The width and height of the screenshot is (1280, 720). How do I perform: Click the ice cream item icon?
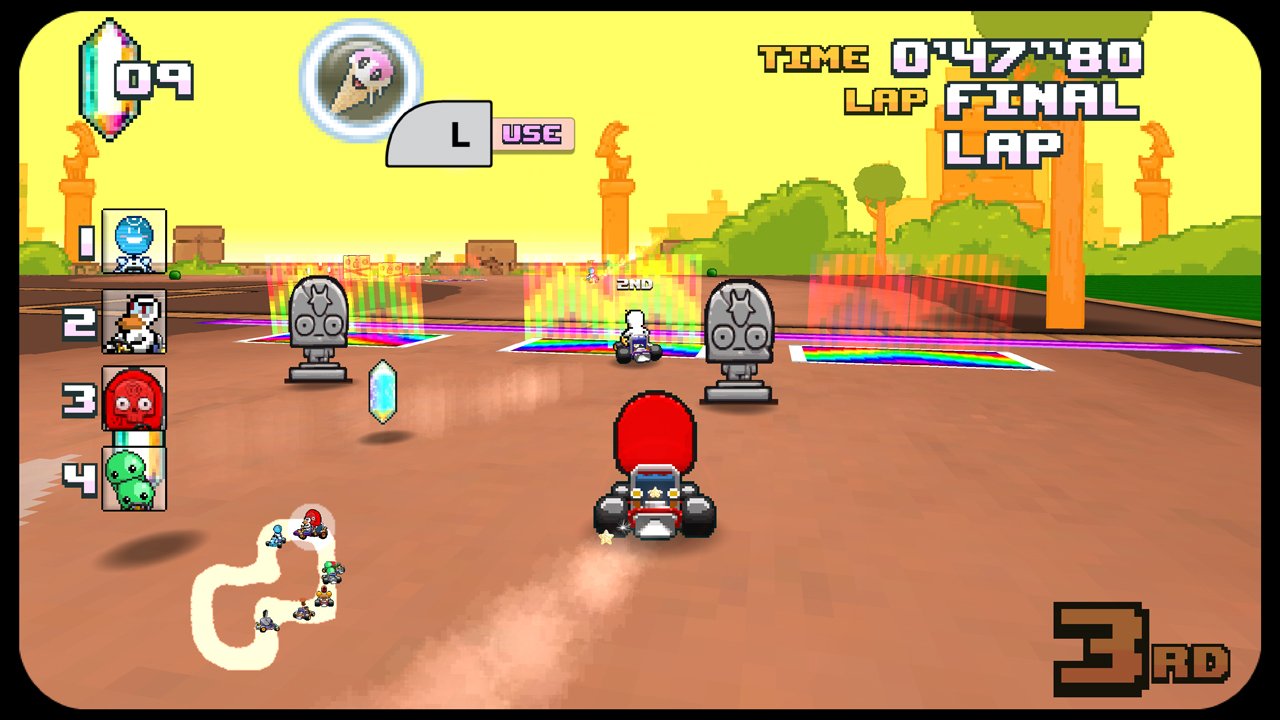(357, 78)
